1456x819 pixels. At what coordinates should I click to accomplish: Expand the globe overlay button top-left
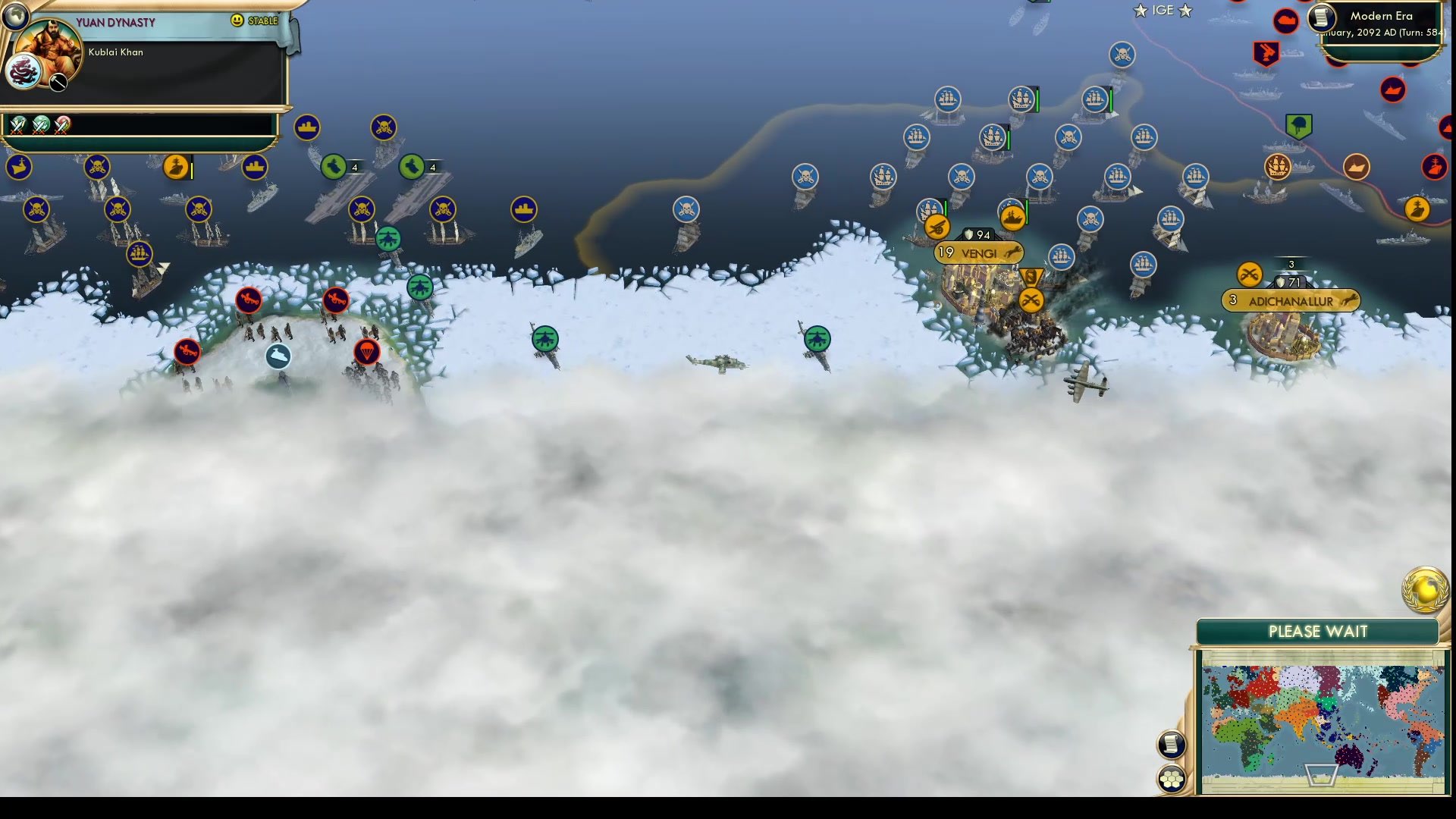pos(15,15)
